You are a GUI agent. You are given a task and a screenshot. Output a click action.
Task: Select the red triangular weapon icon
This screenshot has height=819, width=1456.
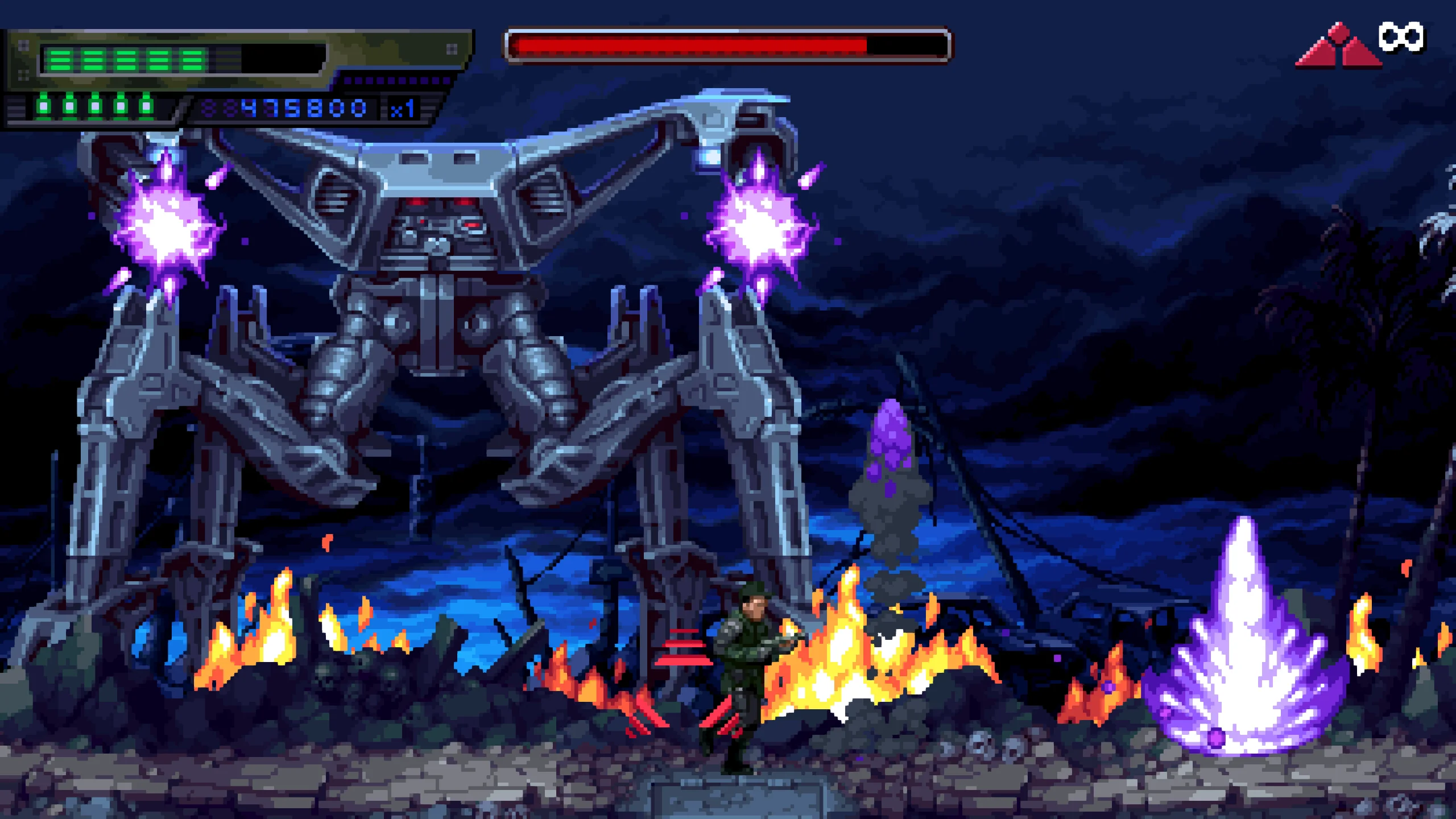(x=1338, y=48)
